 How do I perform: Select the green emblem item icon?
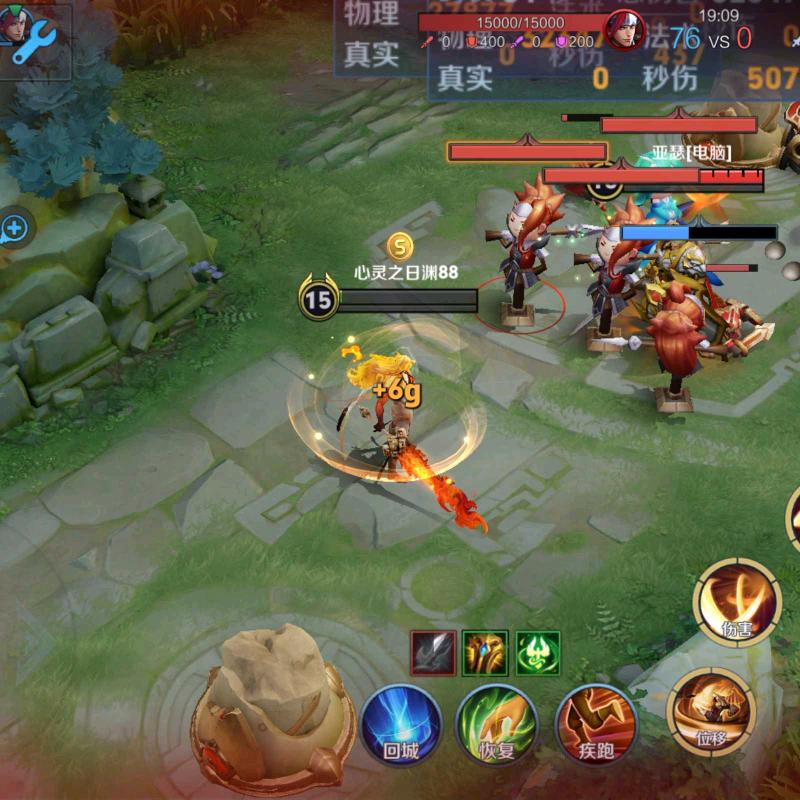coord(538,653)
